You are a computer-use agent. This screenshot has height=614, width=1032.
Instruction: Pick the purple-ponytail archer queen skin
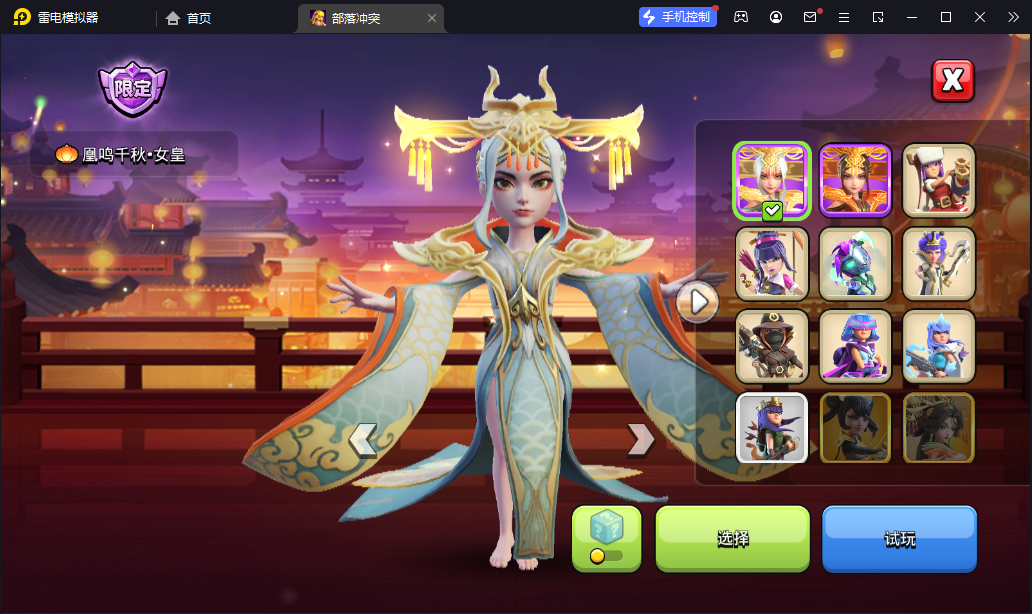[771, 264]
